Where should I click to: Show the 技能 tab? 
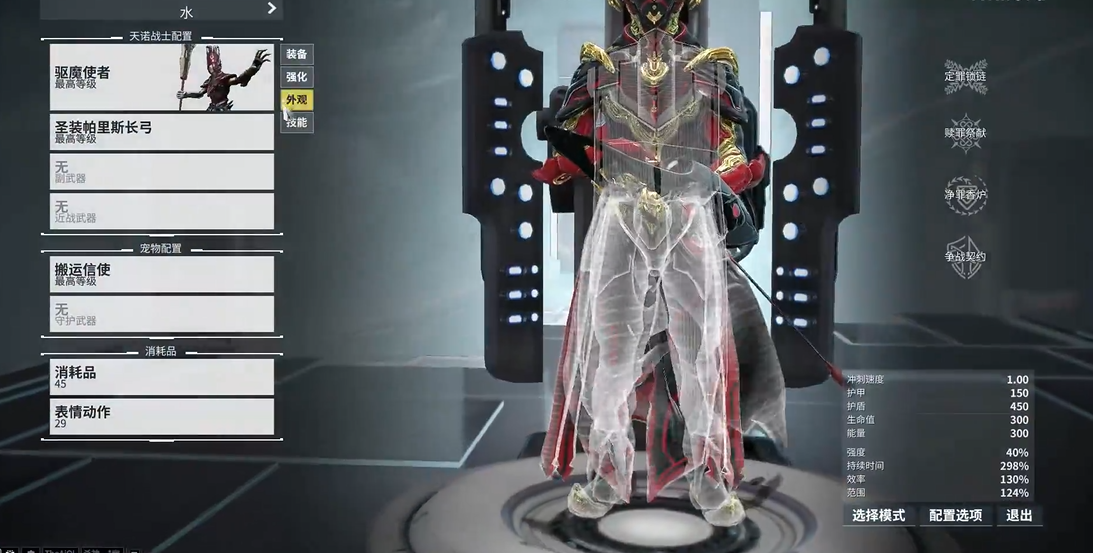(297, 123)
